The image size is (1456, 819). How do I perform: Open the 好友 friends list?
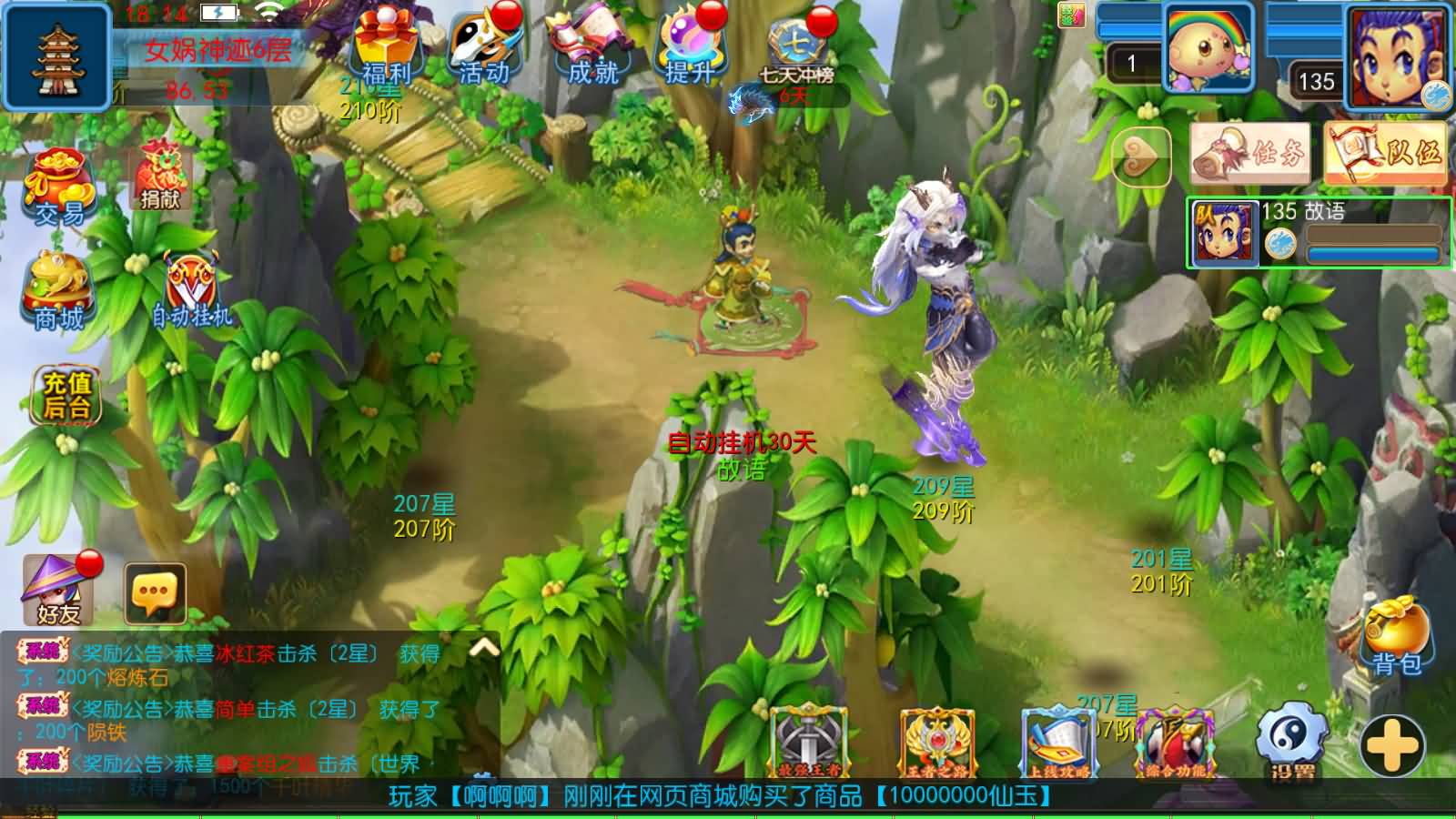pyautogui.click(x=56, y=590)
